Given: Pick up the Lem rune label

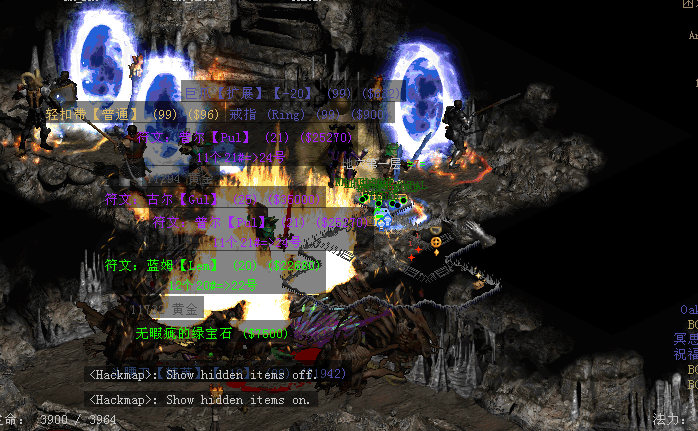Looking at the screenshot, I should (212, 266).
